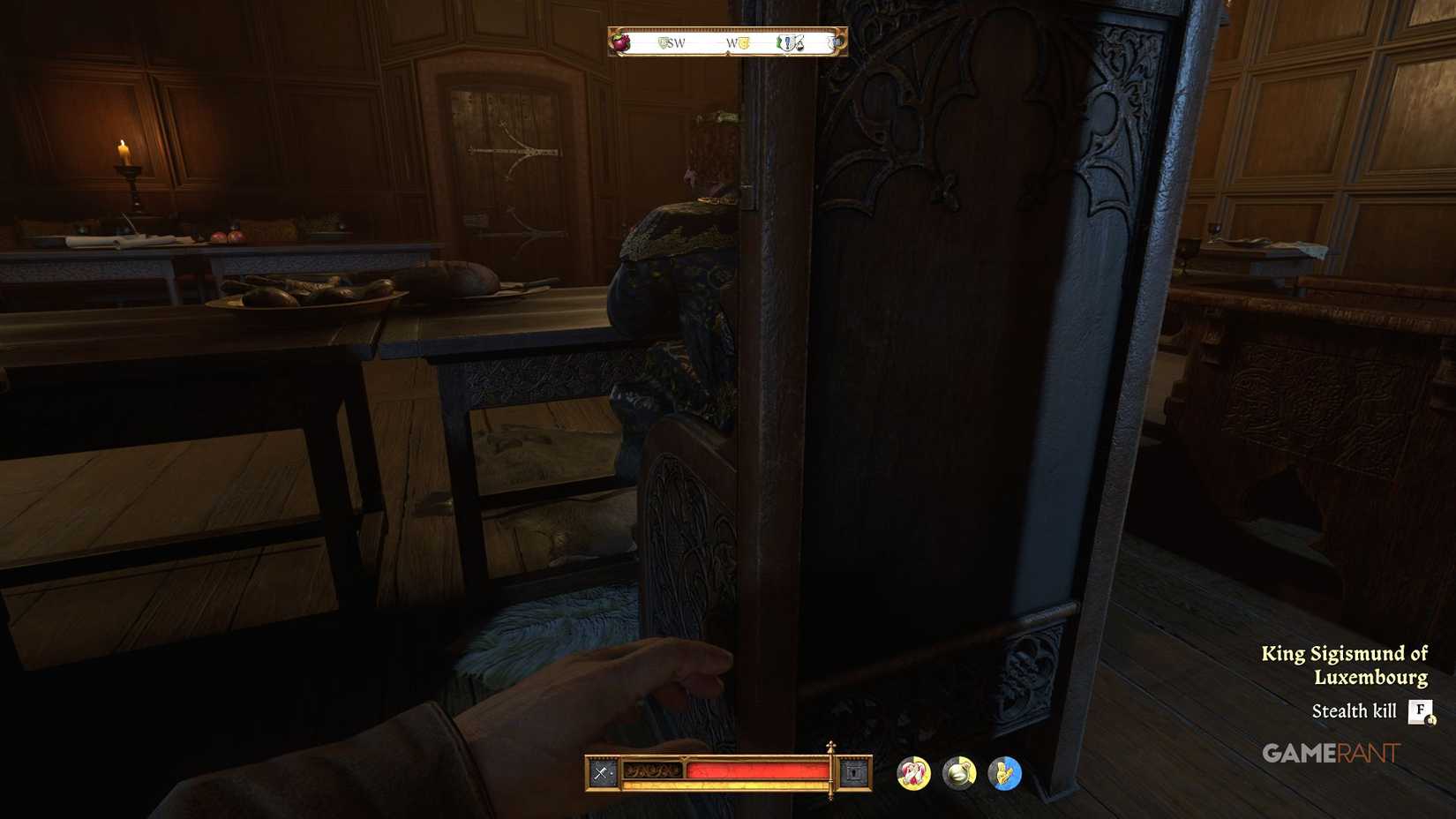Open the center pointer notch on the compass

(728, 54)
